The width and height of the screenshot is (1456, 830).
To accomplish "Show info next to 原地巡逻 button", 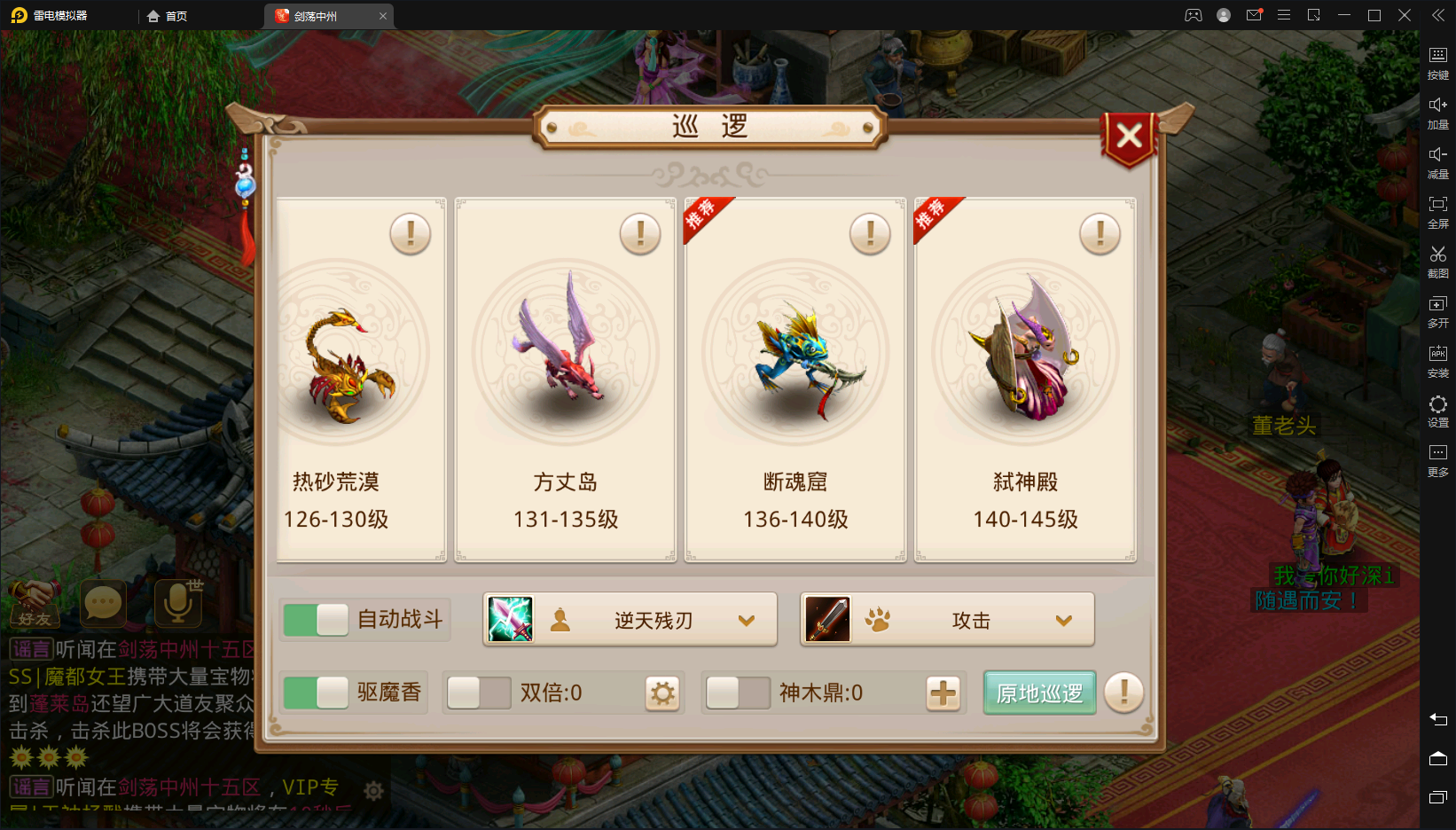I will click(x=1123, y=693).
